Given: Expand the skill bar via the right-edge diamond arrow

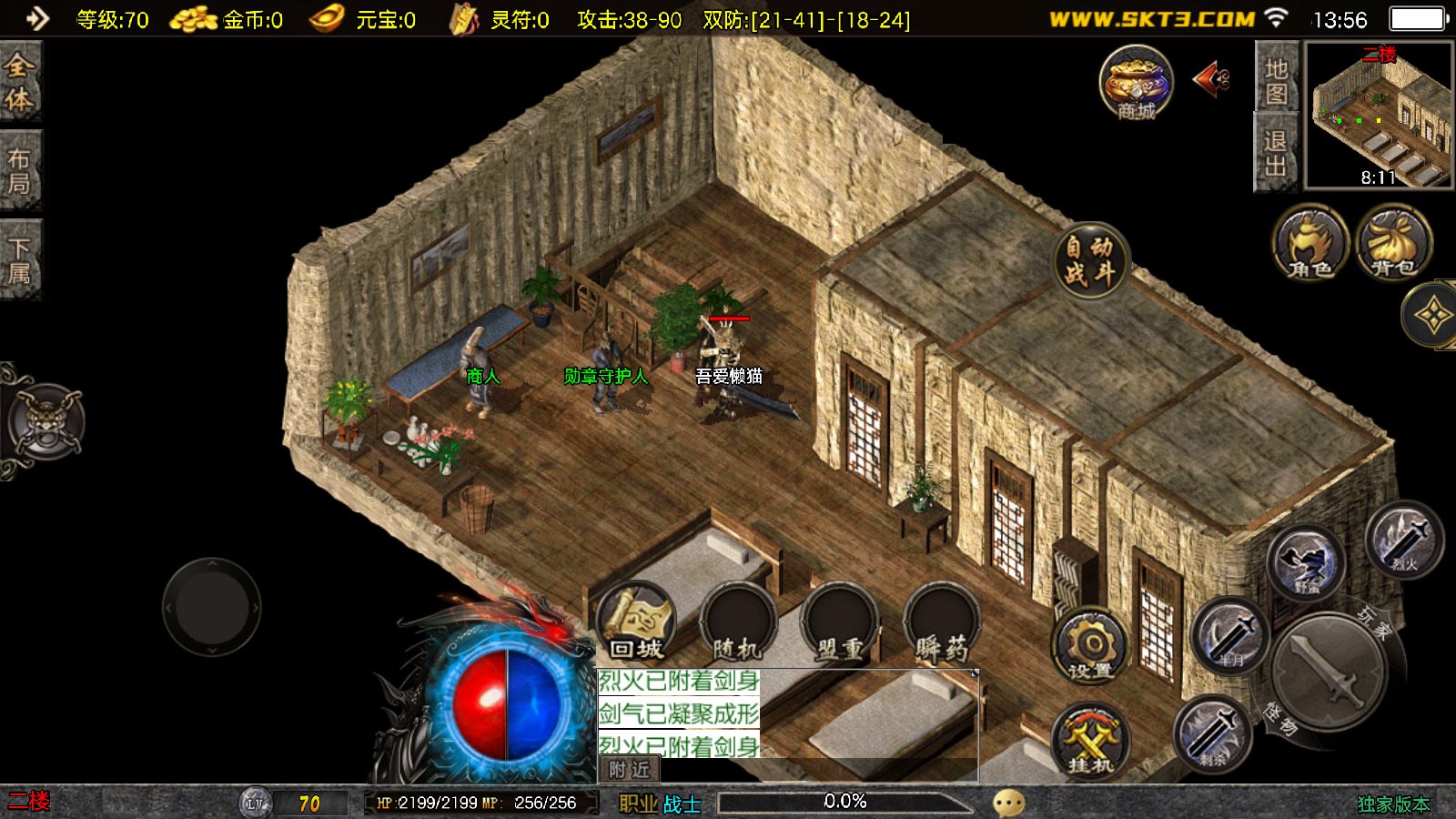Looking at the screenshot, I should [x=1435, y=314].
